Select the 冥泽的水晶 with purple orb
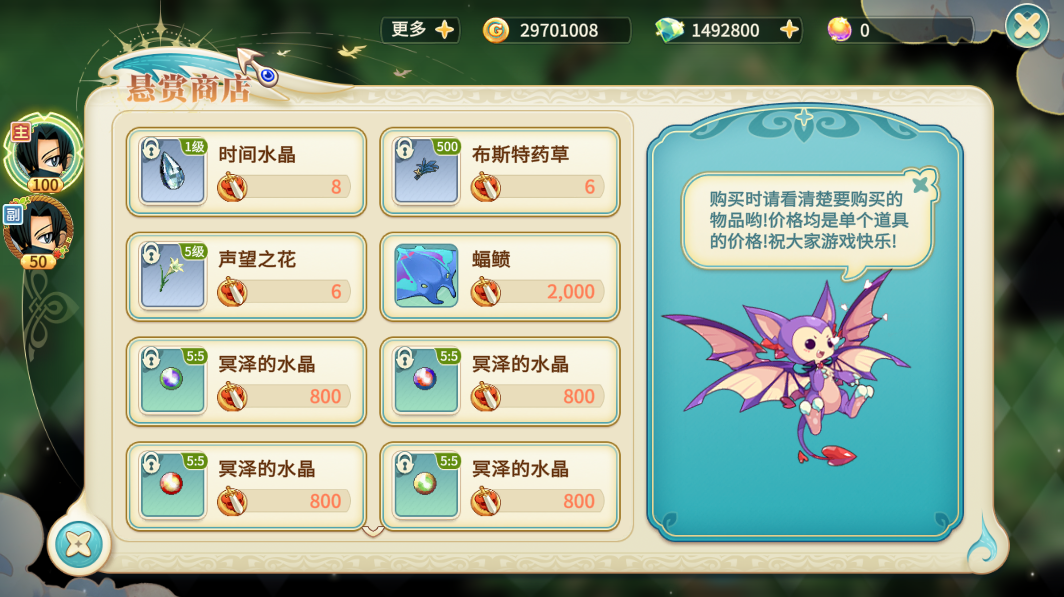Viewport: 1064px width, 597px height. pos(246,381)
